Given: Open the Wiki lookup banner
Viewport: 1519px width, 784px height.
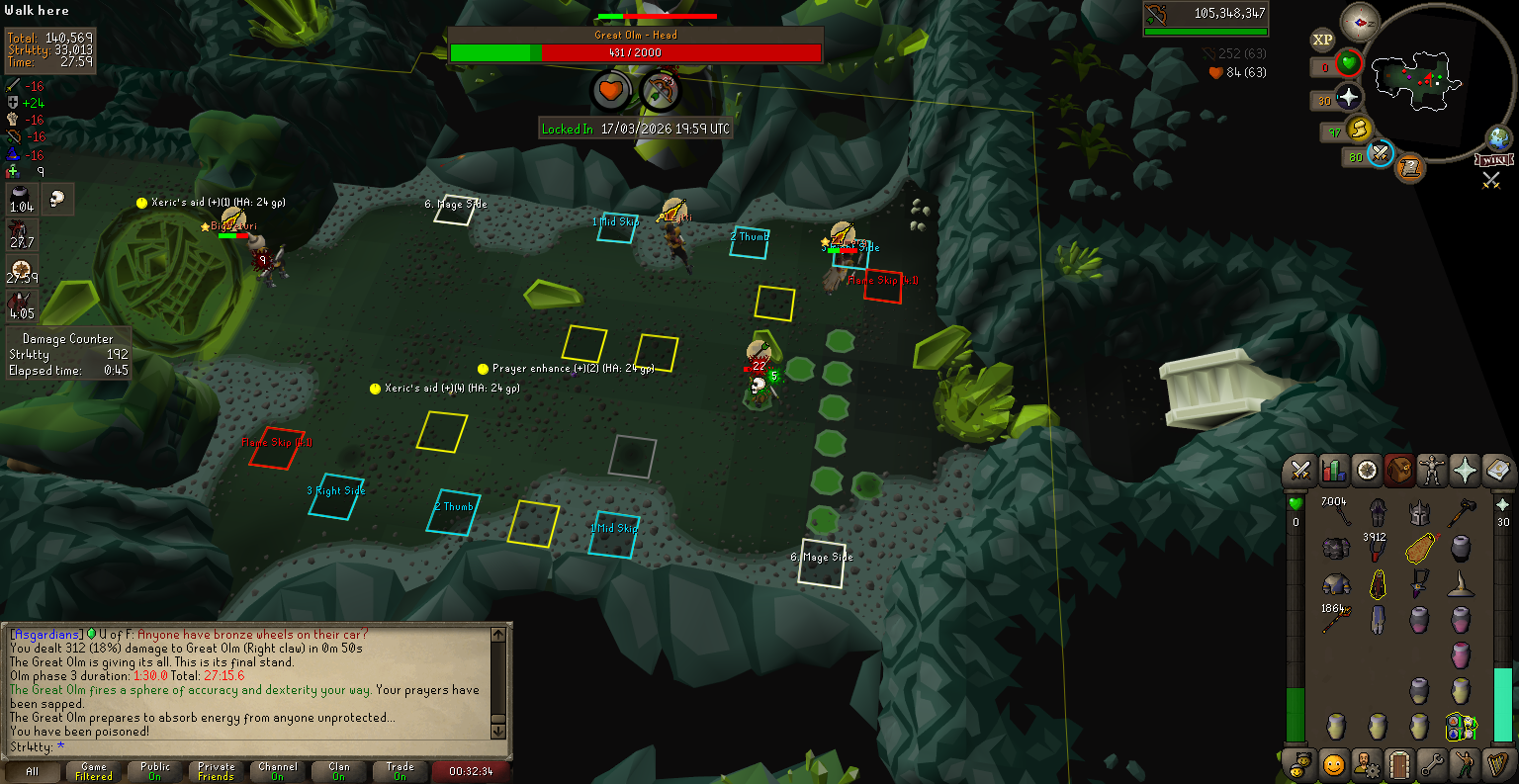Looking at the screenshot, I should coord(1493,160).
